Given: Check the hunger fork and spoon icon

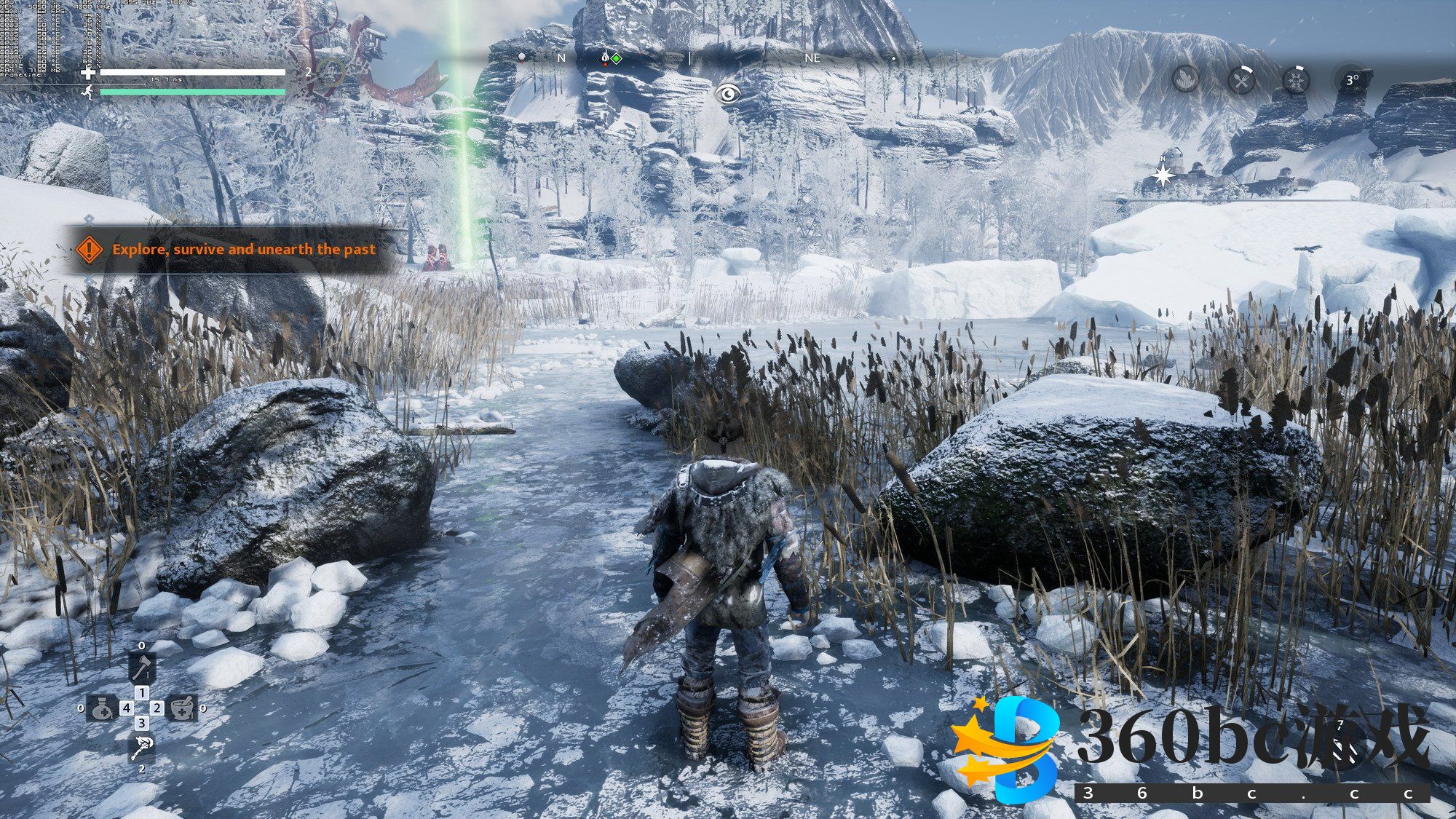Looking at the screenshot, I should [1241, 79].
